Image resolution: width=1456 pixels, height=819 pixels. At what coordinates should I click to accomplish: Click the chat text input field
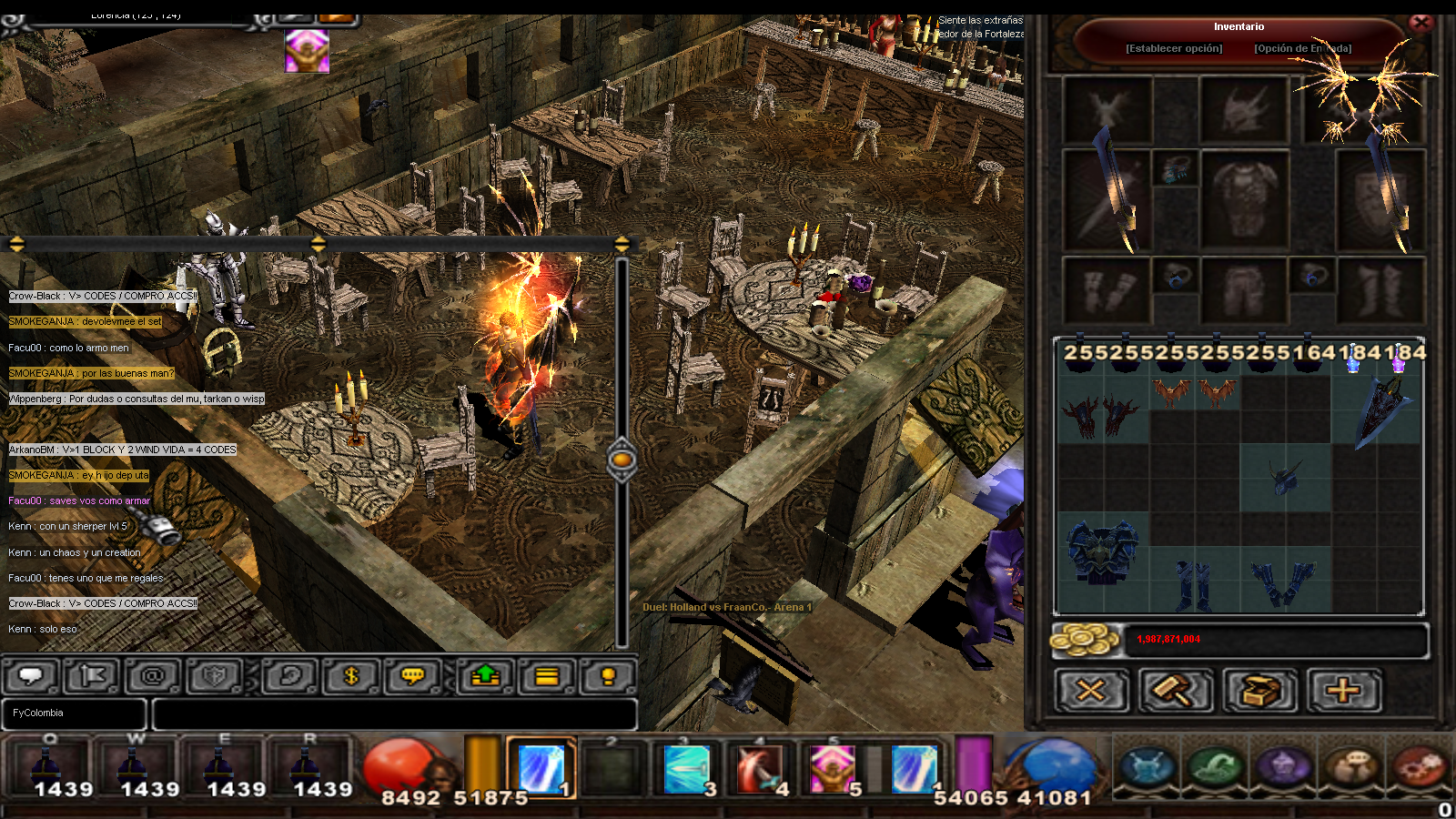click(394, 713)
